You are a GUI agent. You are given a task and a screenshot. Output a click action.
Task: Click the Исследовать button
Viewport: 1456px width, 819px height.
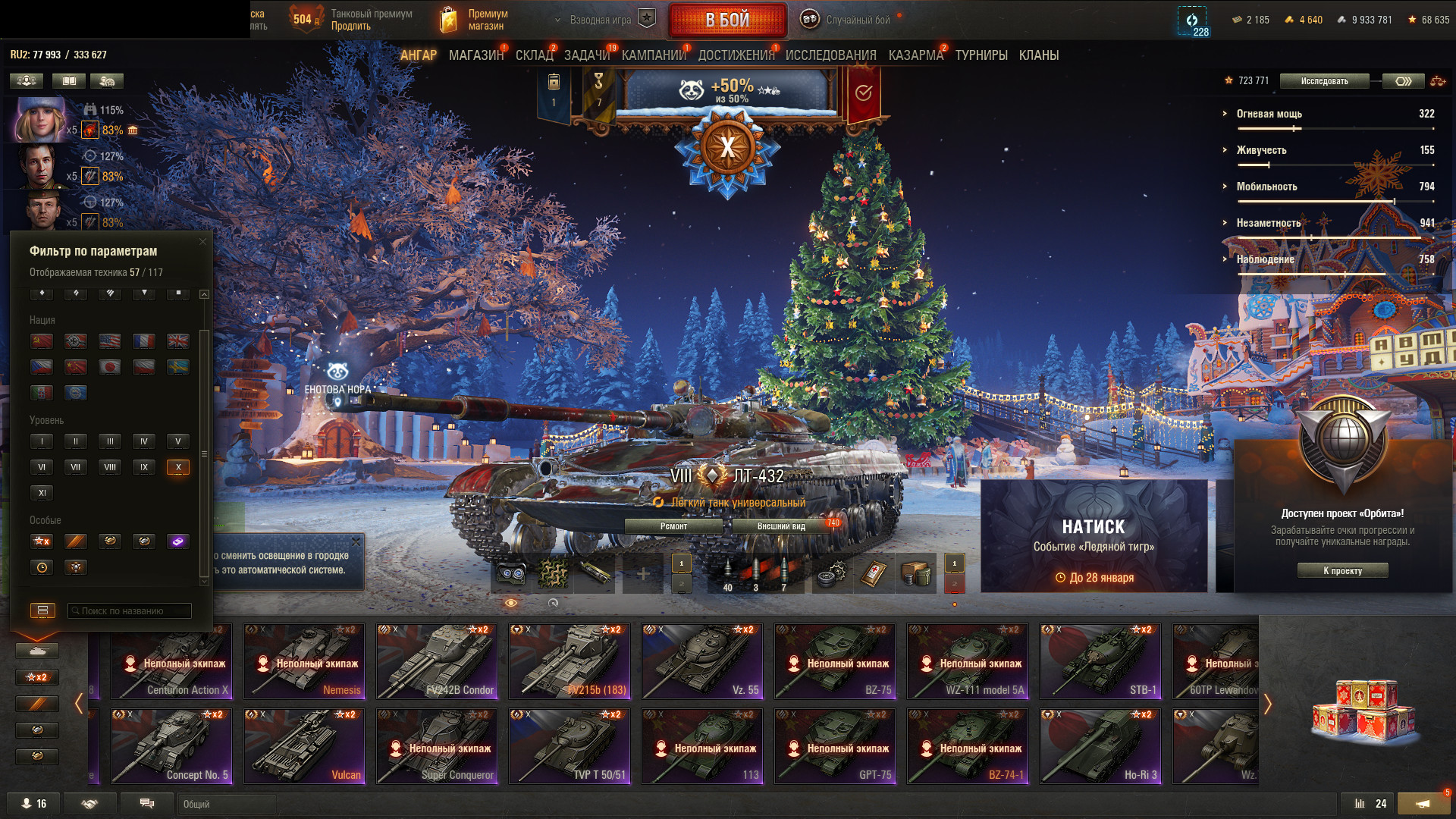tap(1324, 81)
